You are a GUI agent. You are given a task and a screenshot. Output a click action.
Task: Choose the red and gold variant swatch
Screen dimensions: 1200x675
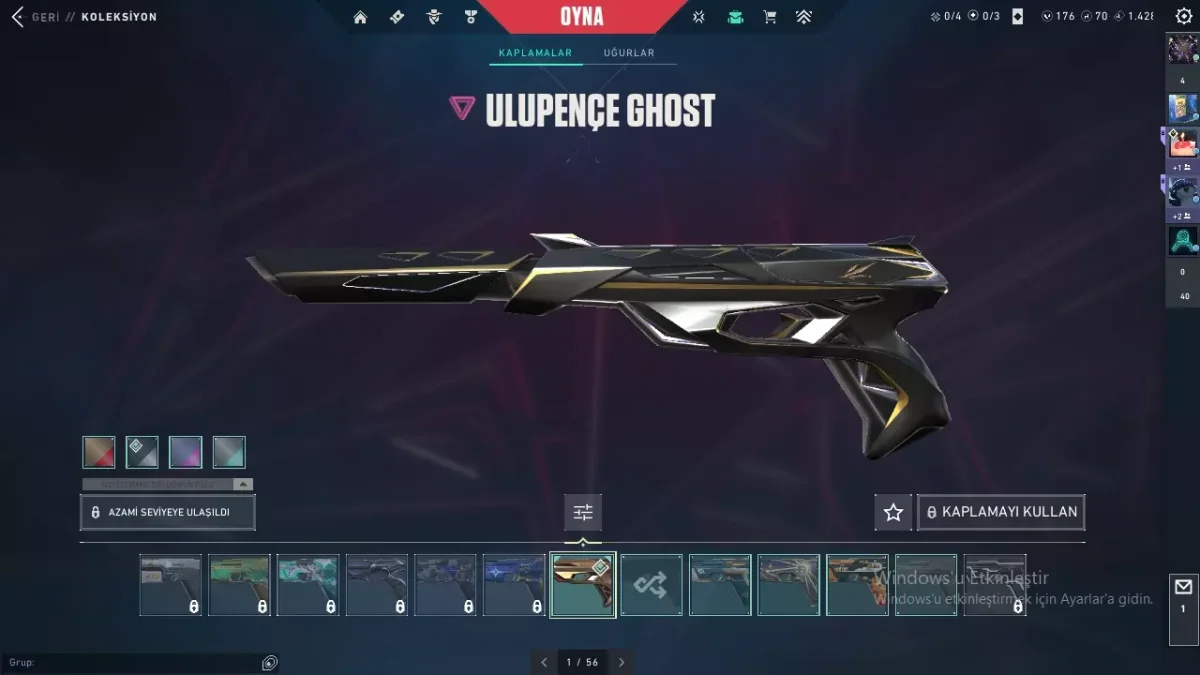(99, 452)
